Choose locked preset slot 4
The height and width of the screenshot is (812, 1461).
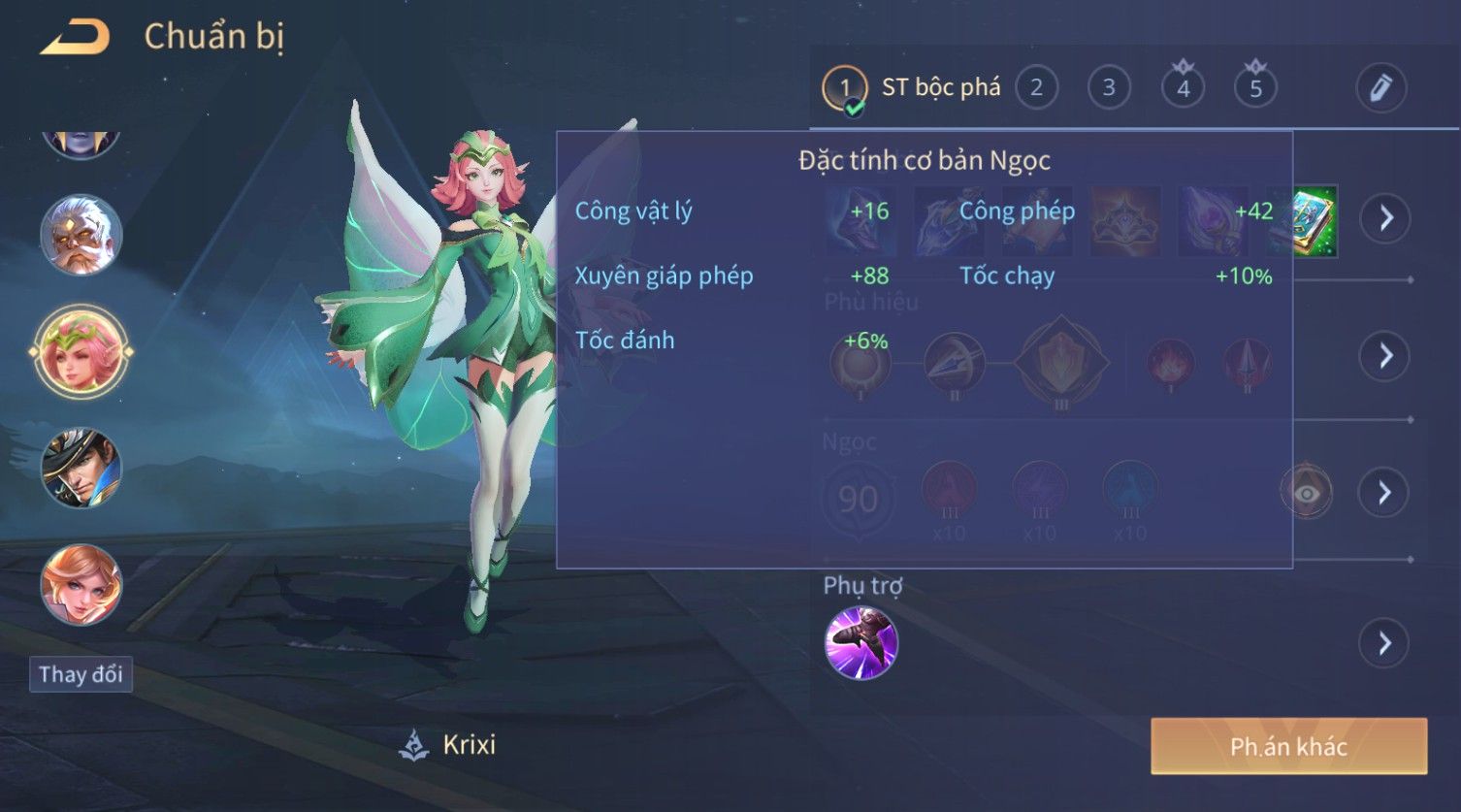point(1183,88)
